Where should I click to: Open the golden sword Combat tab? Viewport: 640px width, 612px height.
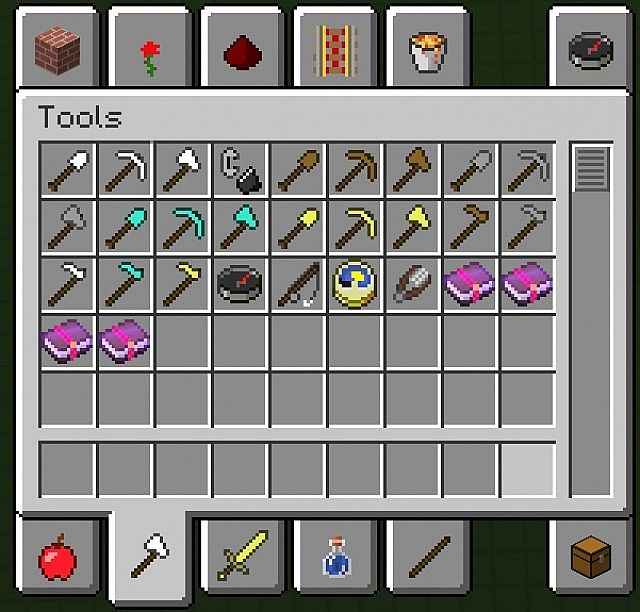coord(241,557)
